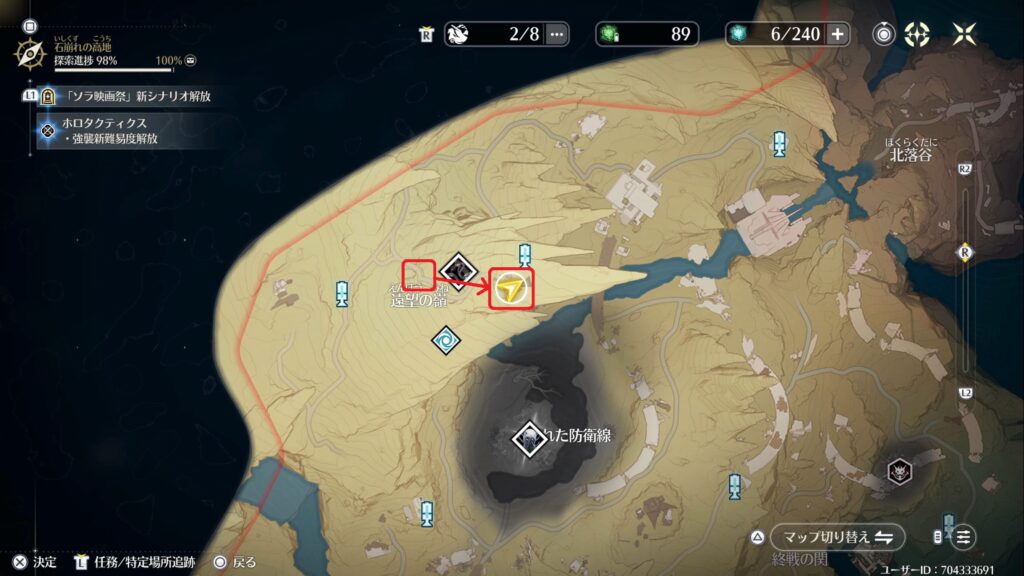1024x576 pixels.
Task: Select the blue swirl marker on the map
Action: coord(446,341)
